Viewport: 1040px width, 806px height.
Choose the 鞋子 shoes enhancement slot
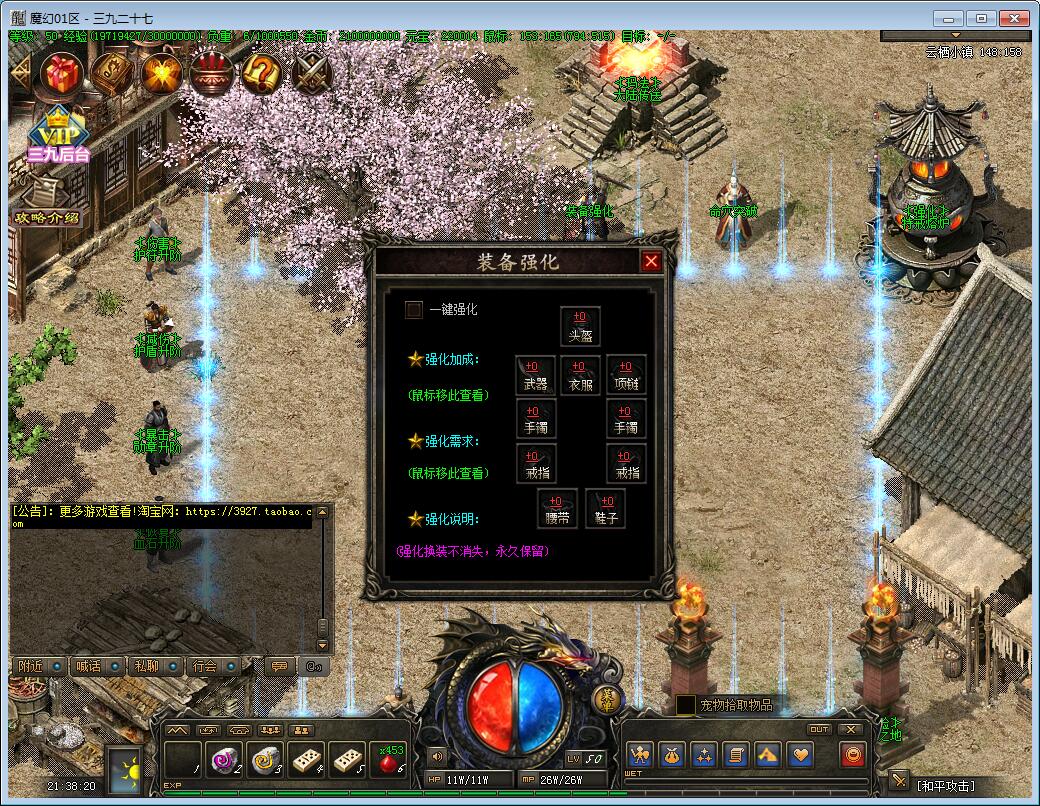click(x=605, y=509)
